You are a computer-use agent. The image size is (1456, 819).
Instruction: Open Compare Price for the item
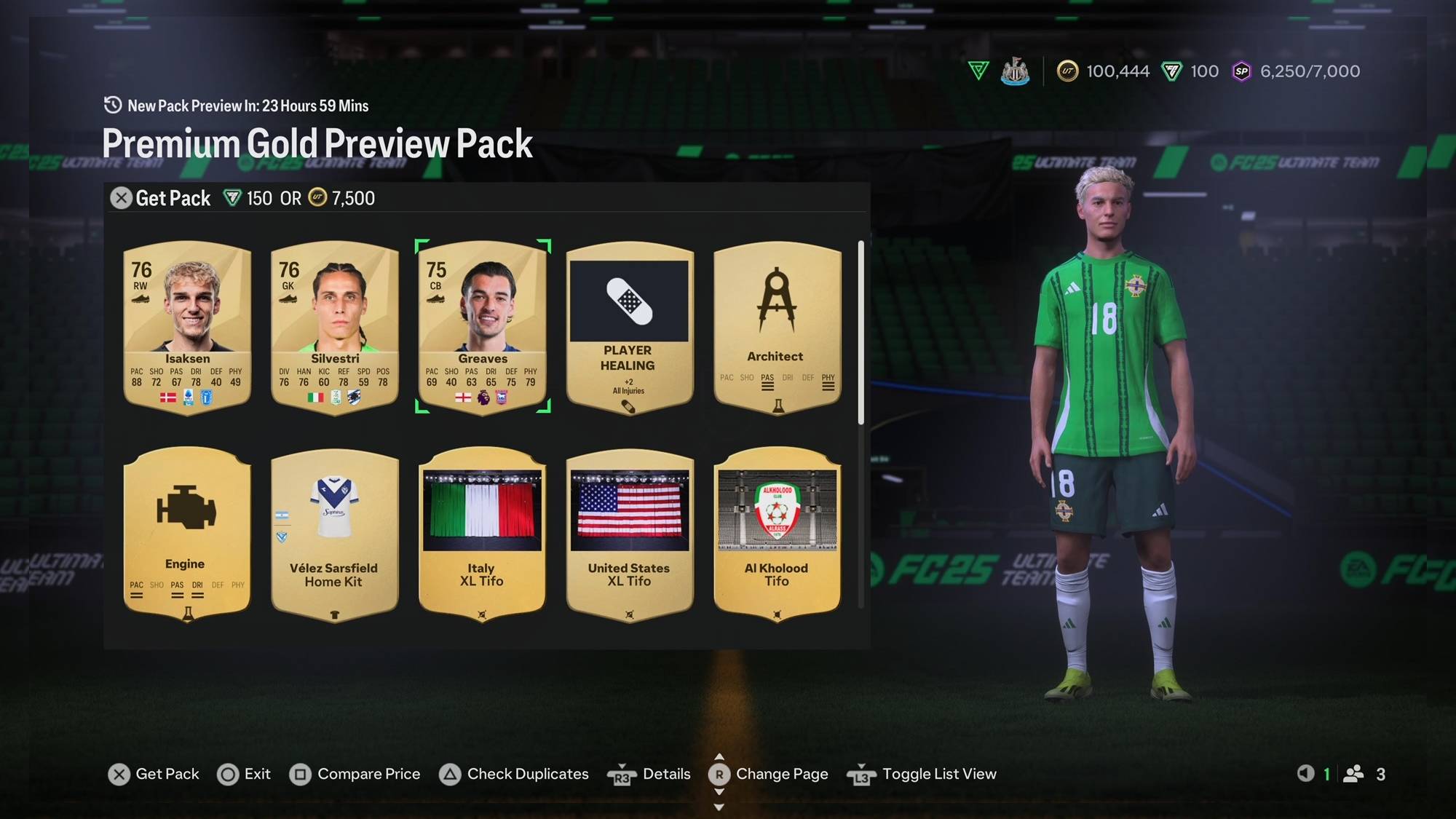(355, 774)
